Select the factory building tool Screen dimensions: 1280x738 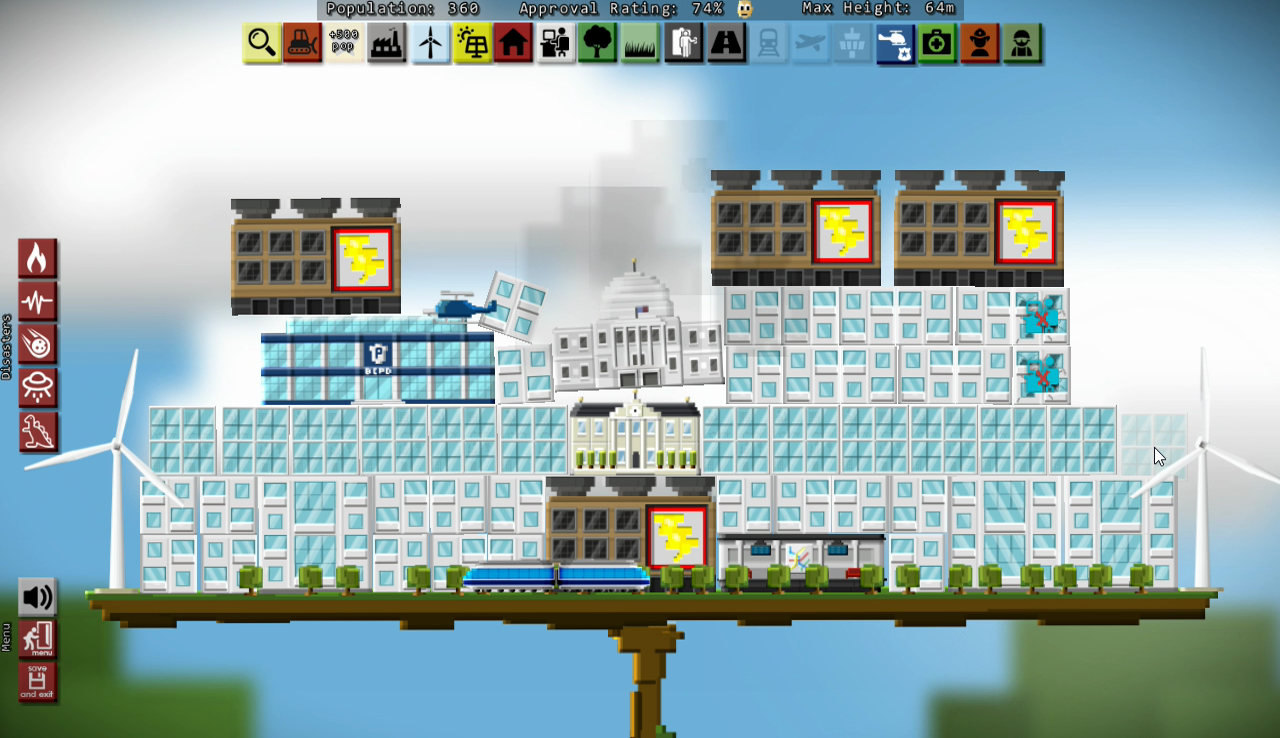387,43
